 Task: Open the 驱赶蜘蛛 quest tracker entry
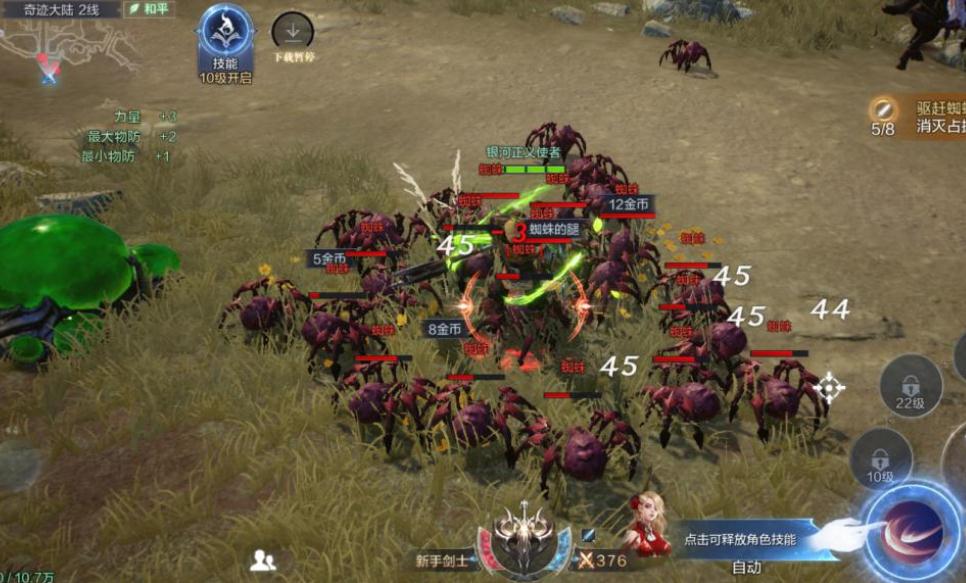coord(920,117)
